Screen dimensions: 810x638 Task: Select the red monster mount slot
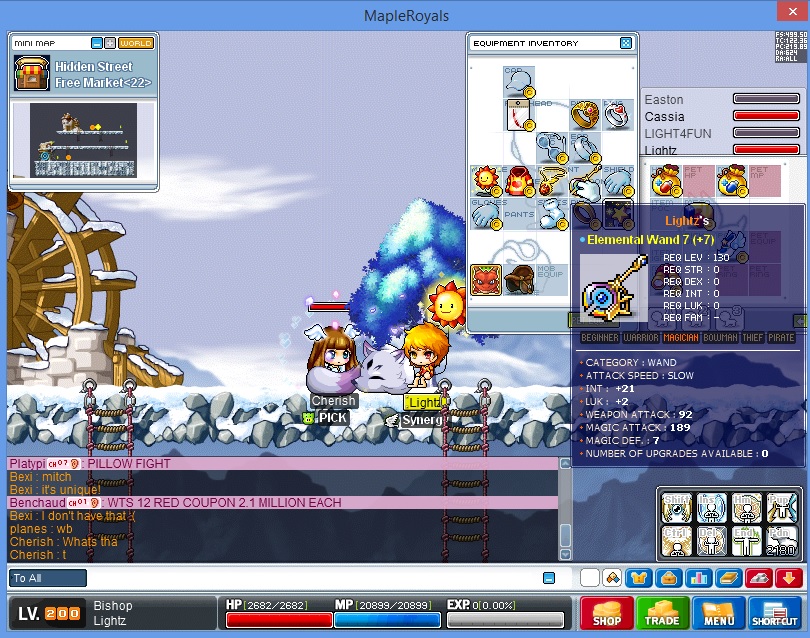(x=485, y=279)
